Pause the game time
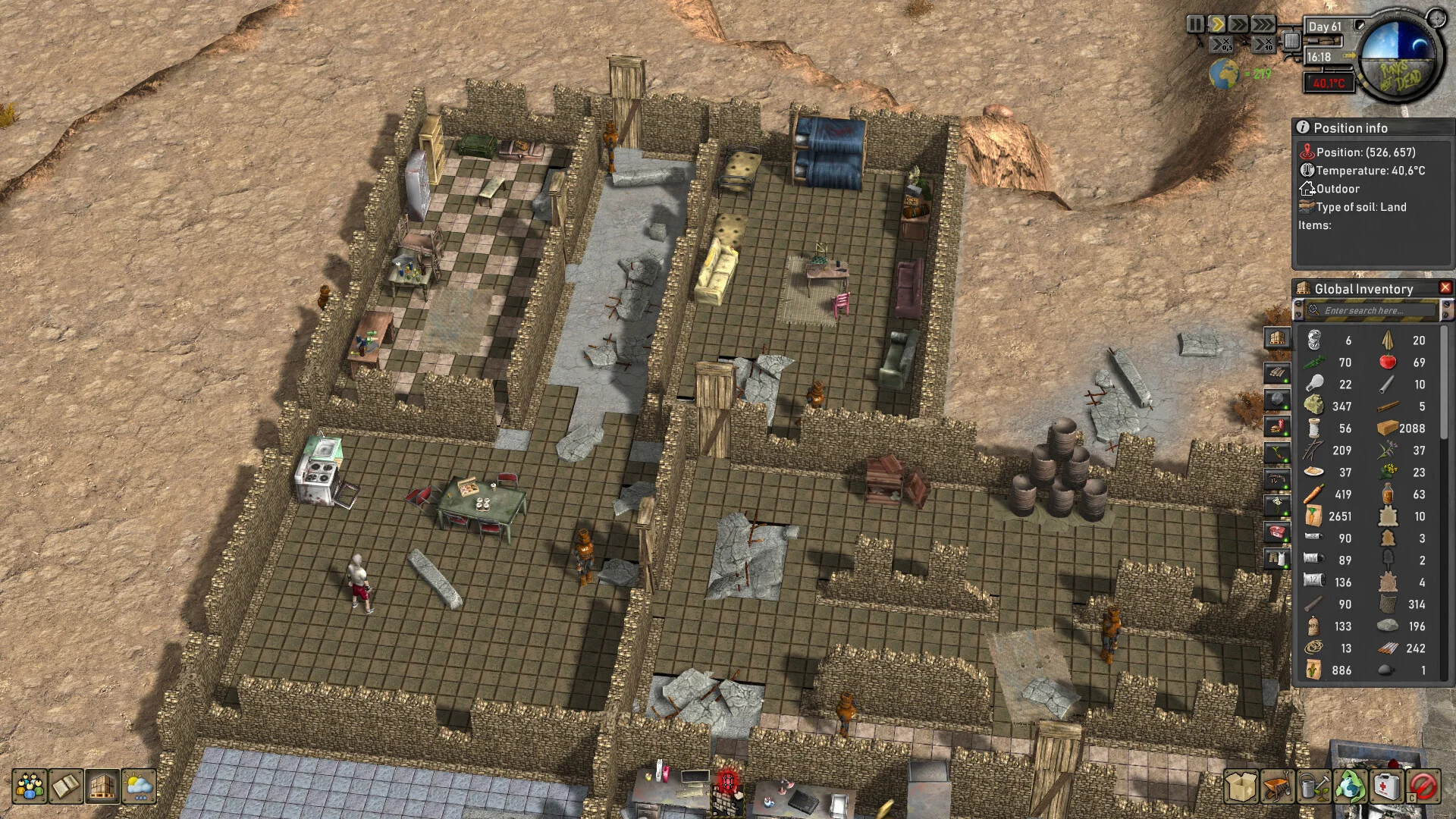1456x819 pixels. click(1195, 25)
